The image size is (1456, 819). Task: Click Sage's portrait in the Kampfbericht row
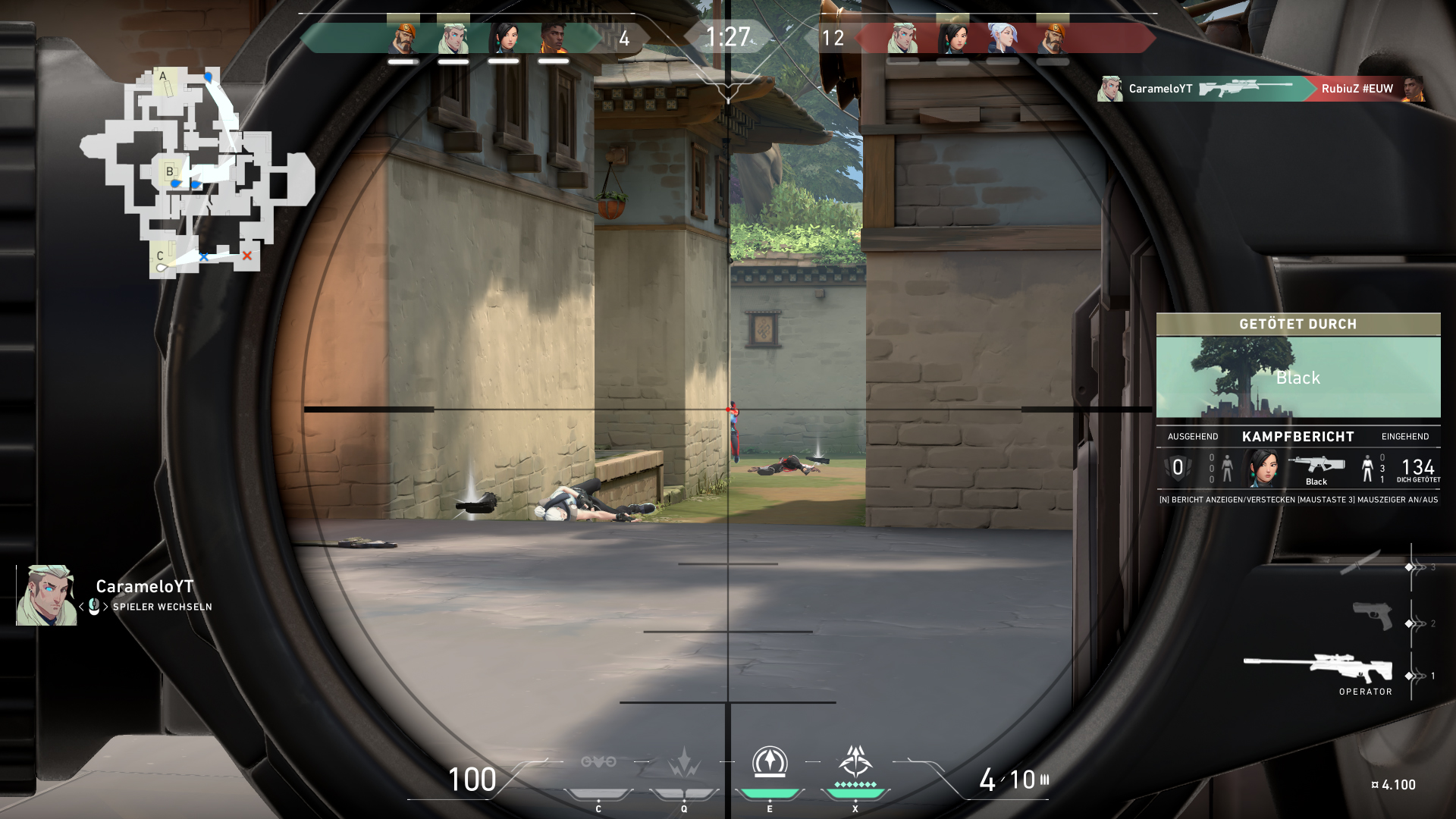click(1262, 468)
